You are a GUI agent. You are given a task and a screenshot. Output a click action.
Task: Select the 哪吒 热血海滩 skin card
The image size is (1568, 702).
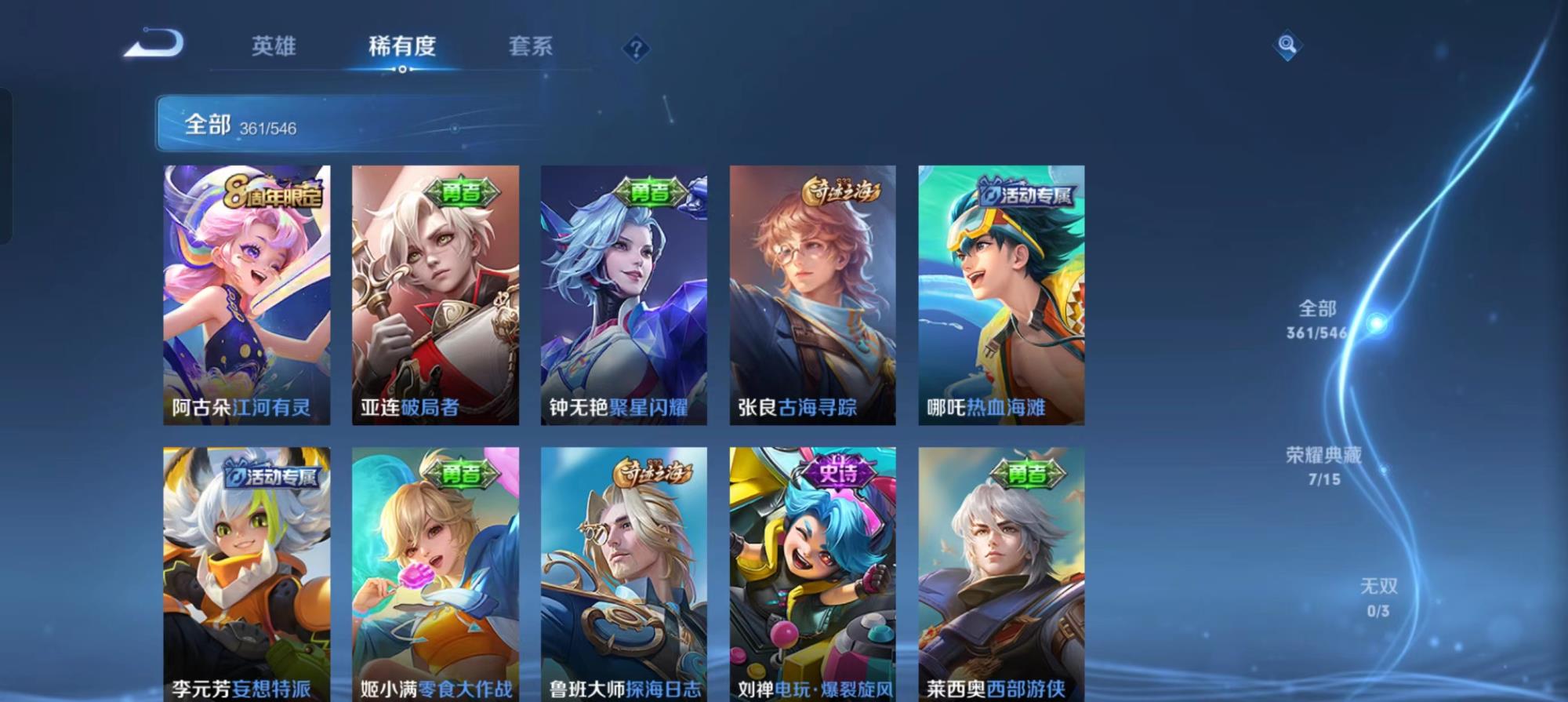point(1001,295)
